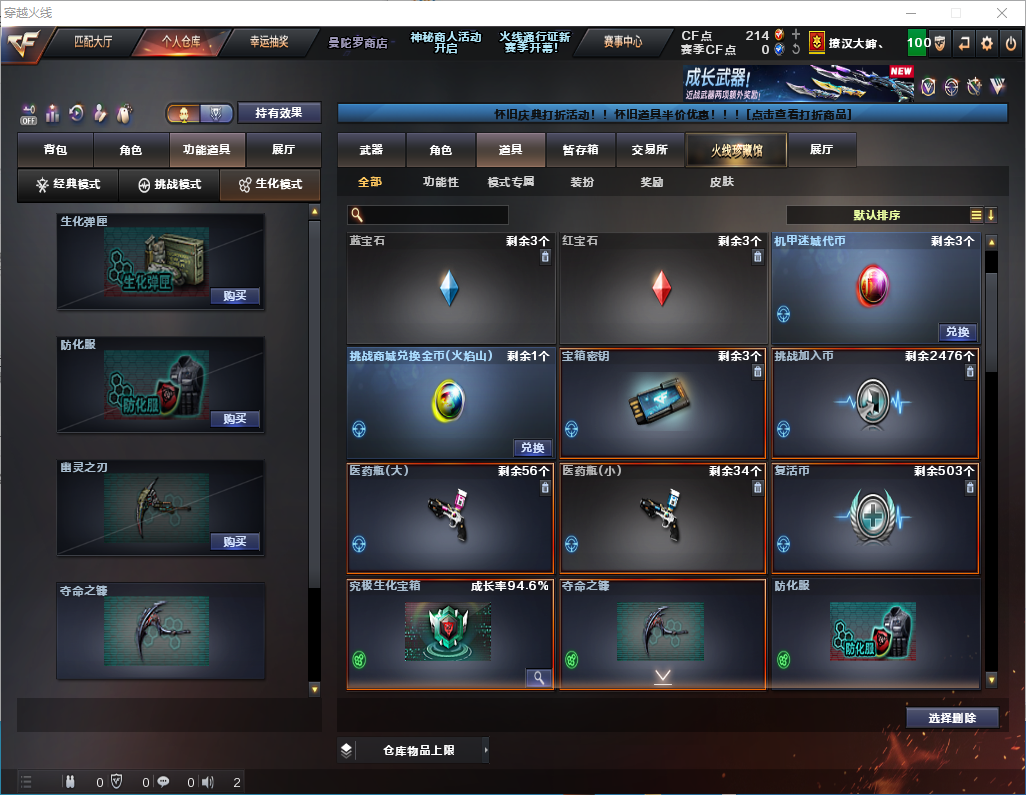The image size is (1026, 795).
Task: Buy the 幽灵之刃 weapon
Action: 235,542
